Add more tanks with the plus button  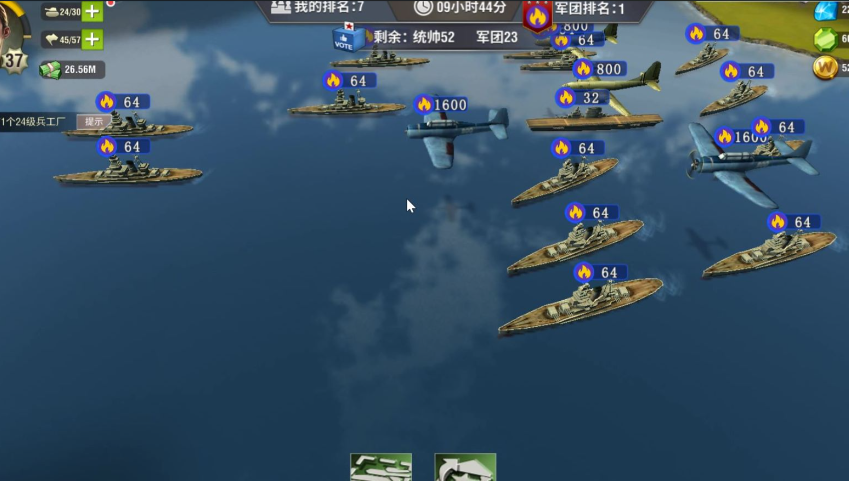pos(92,12)
